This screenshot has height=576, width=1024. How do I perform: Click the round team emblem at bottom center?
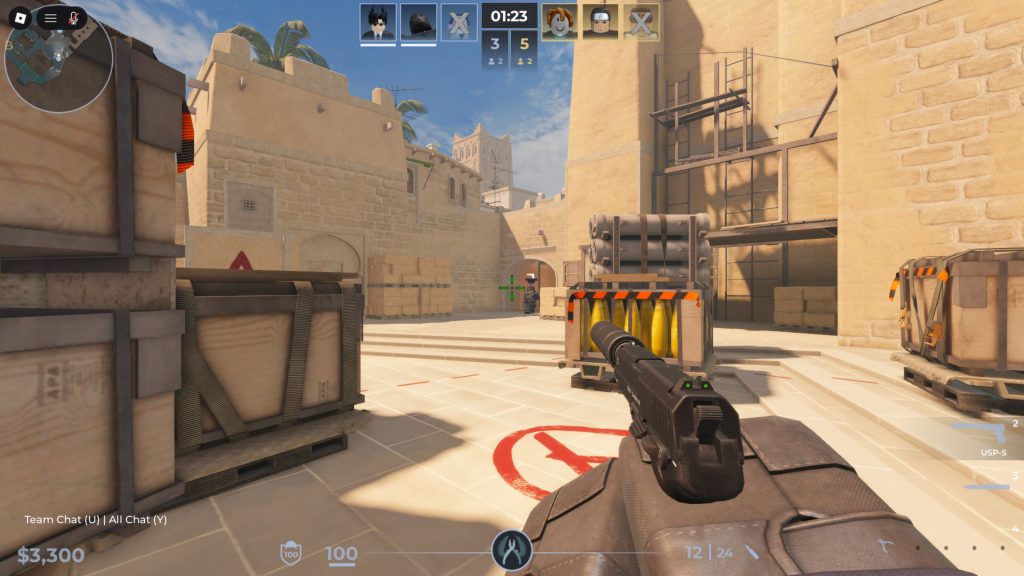point(511,550)
